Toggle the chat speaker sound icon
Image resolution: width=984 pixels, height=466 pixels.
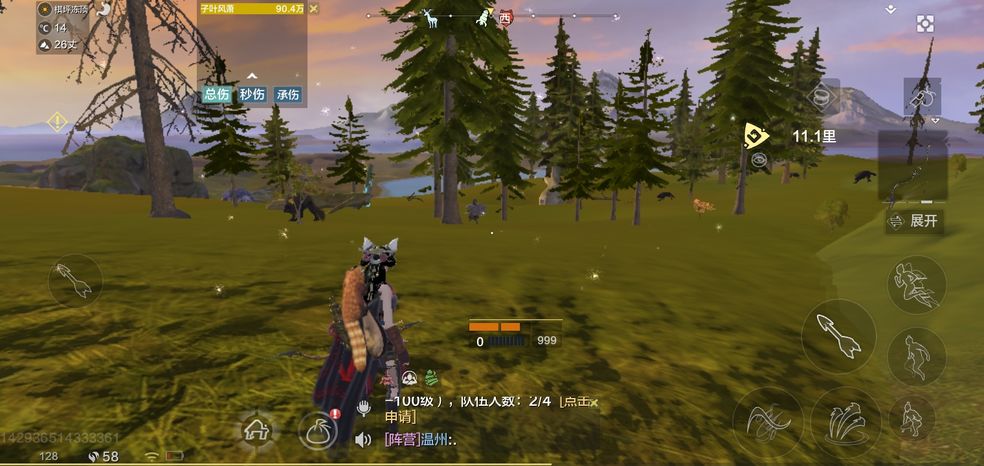pos(364,438)
